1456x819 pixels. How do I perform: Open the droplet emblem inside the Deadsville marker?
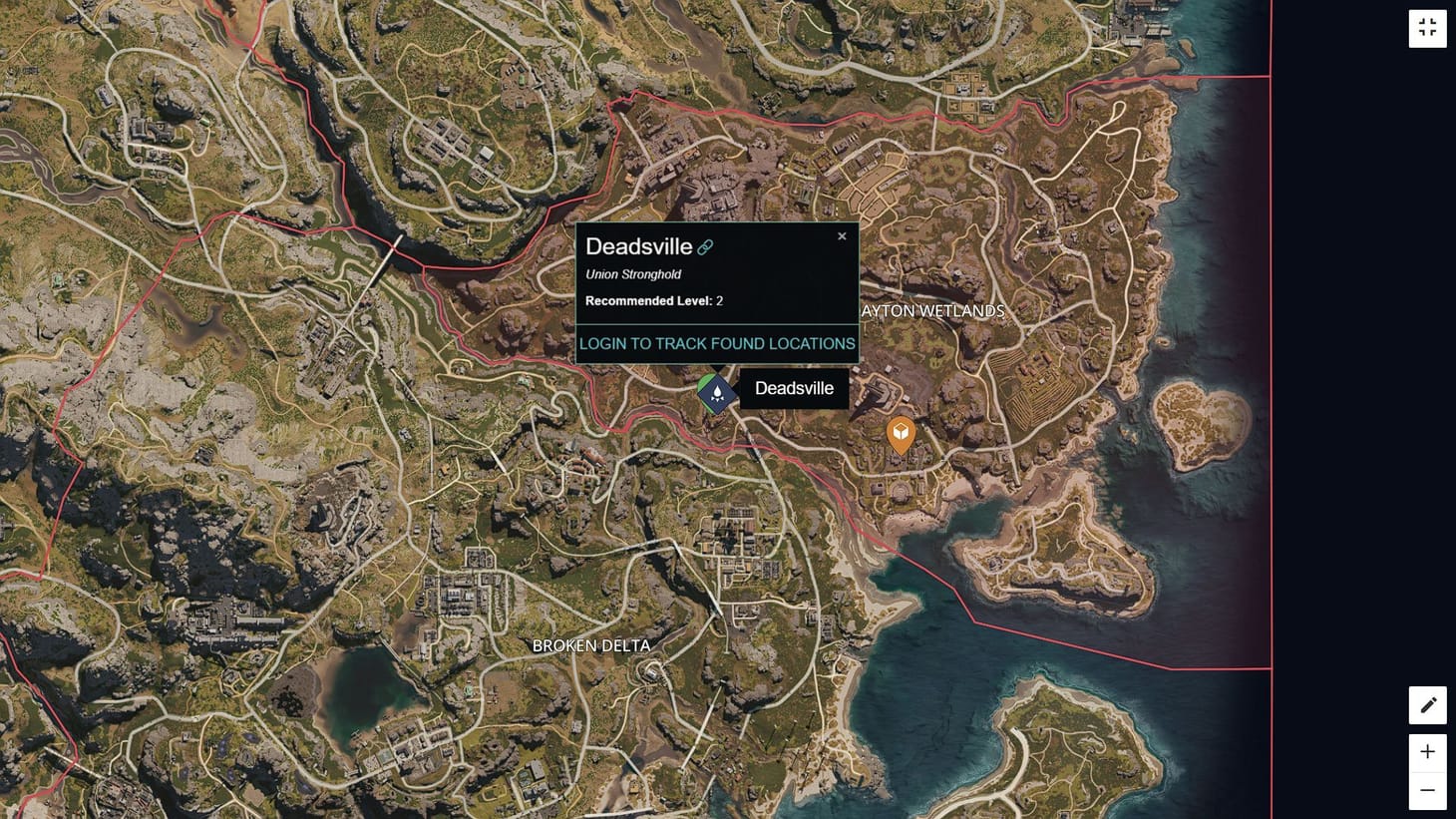coord(715,392)
